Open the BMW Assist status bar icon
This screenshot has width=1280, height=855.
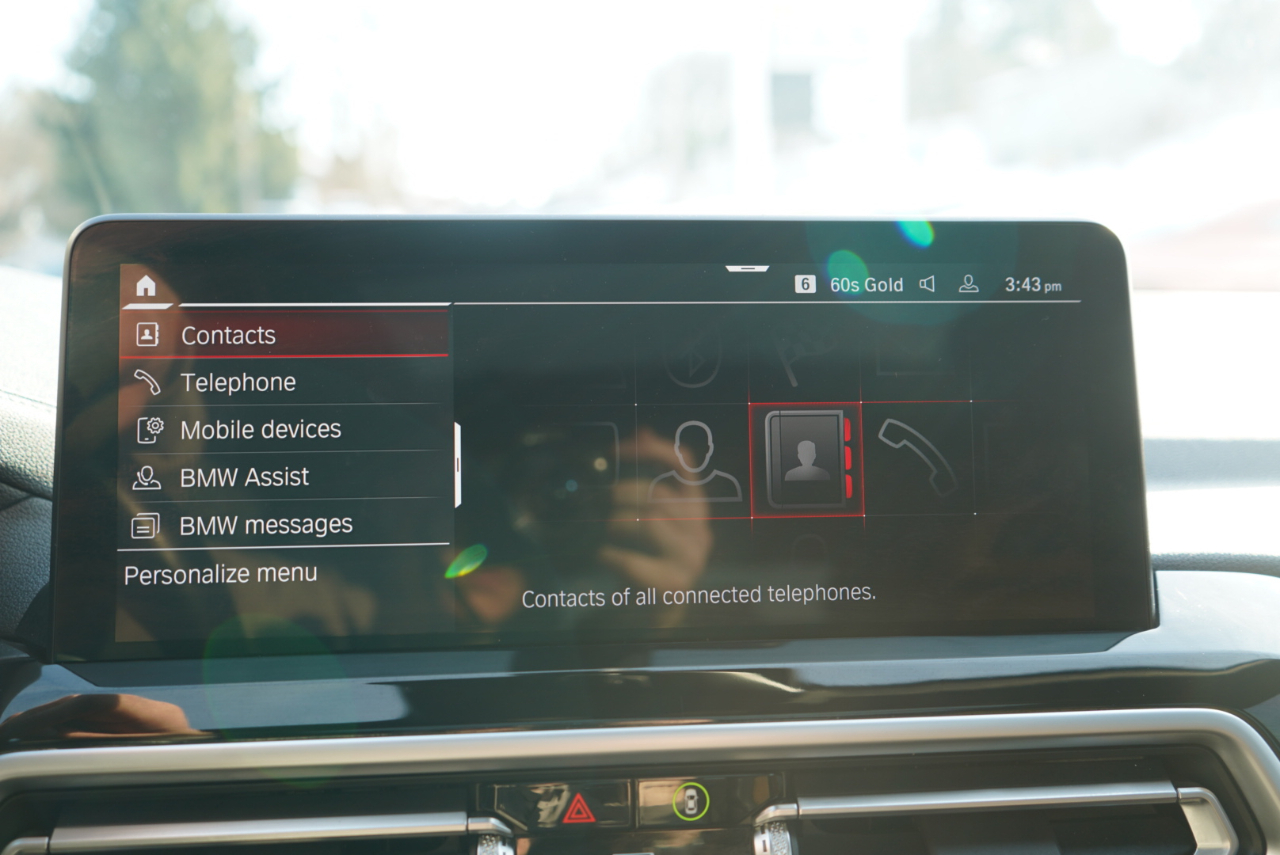point(968,284)
